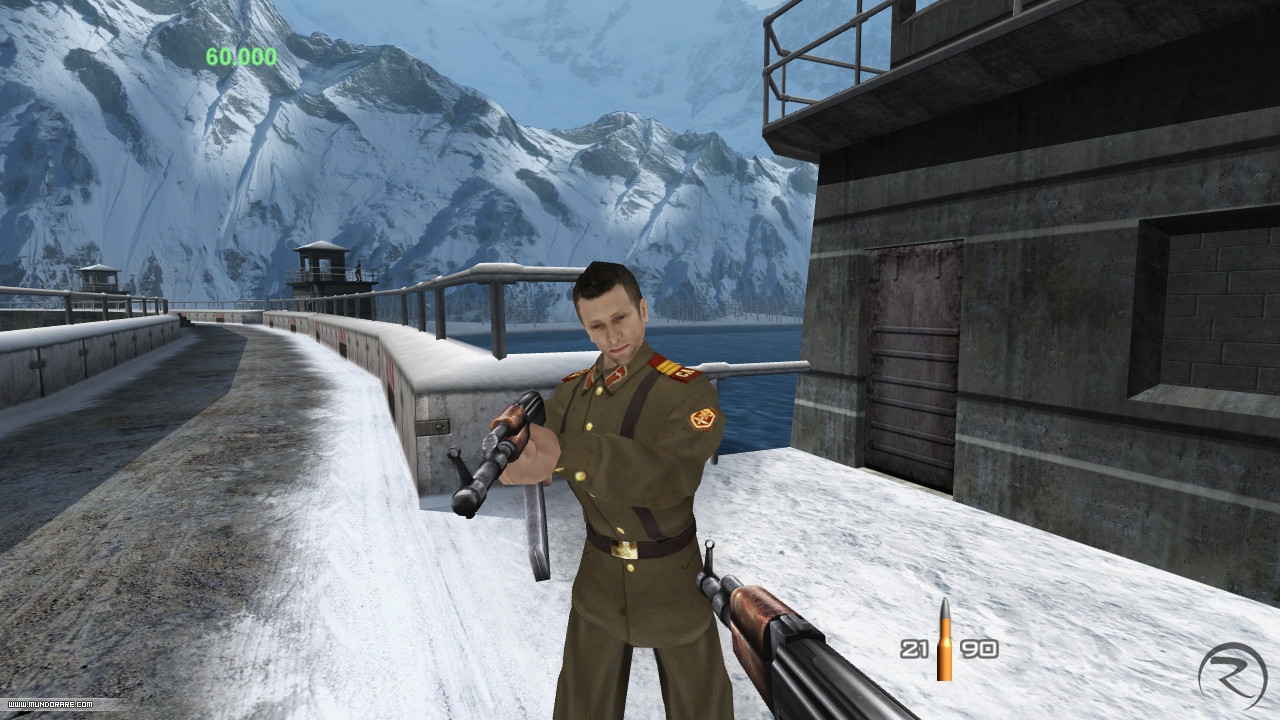Select the ammo count showing 21
This screenshot has width=1280, height=720.
[x=916, y=647]
